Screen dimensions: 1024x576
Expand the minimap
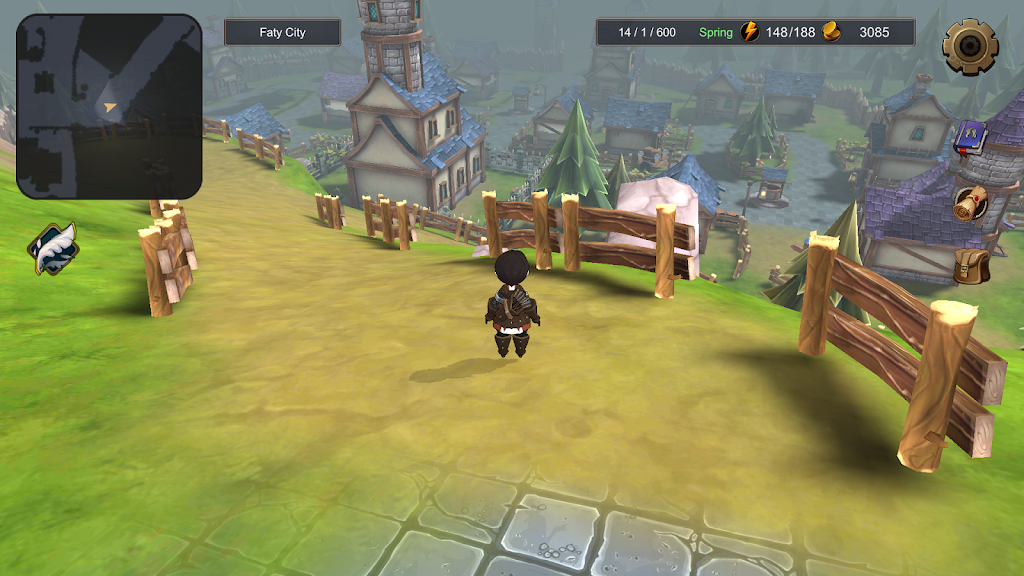point(109,106)
